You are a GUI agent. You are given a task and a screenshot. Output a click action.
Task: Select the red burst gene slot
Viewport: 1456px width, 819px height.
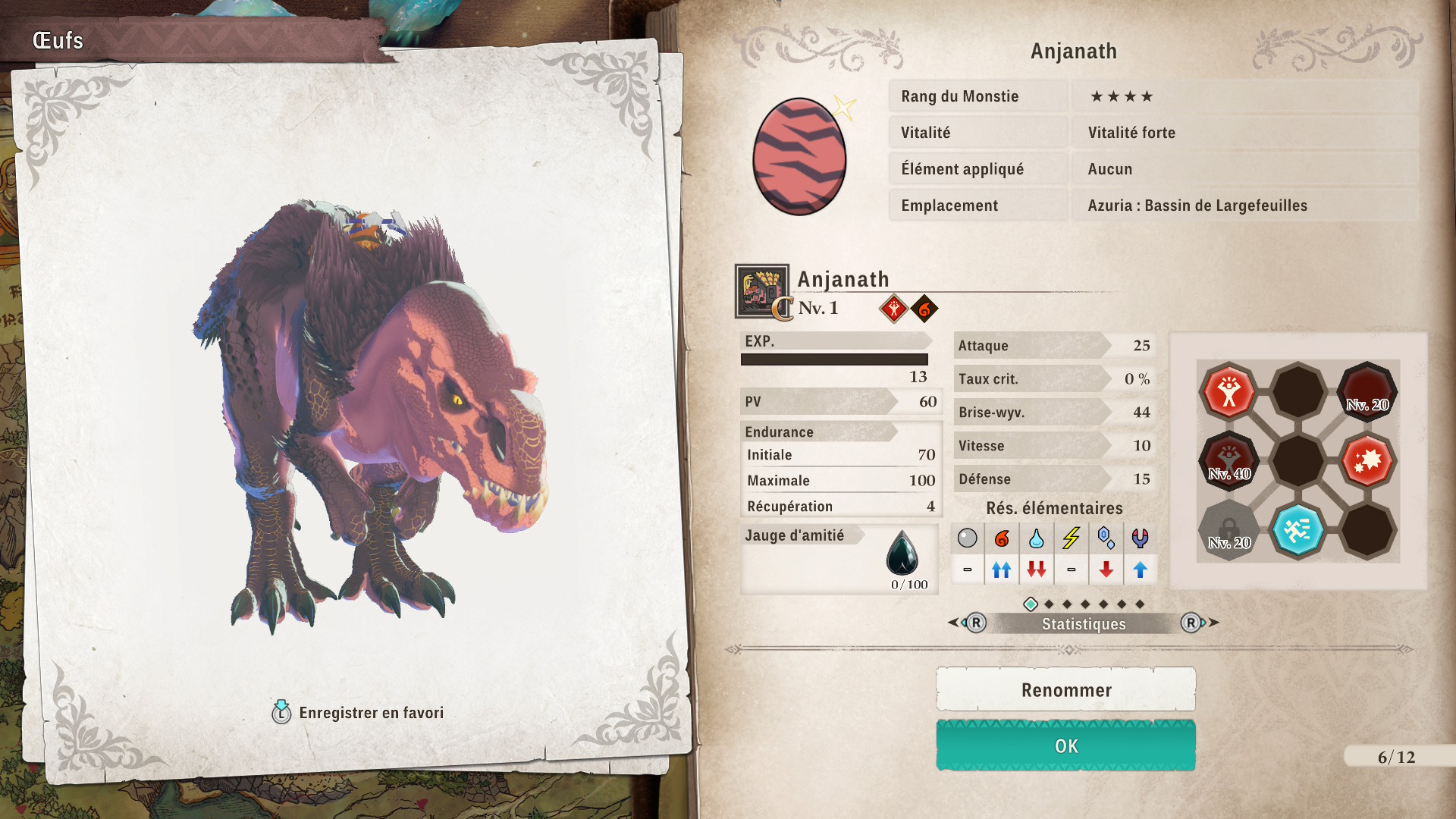click(1367, 460)
